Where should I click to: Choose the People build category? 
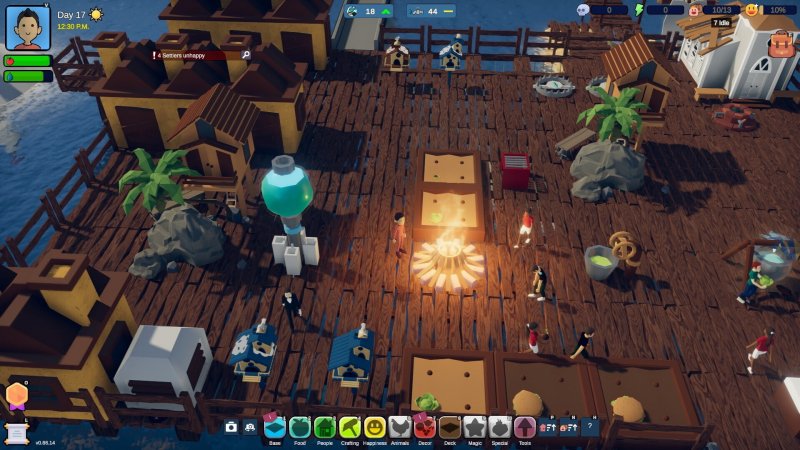[x=325, y=428]
